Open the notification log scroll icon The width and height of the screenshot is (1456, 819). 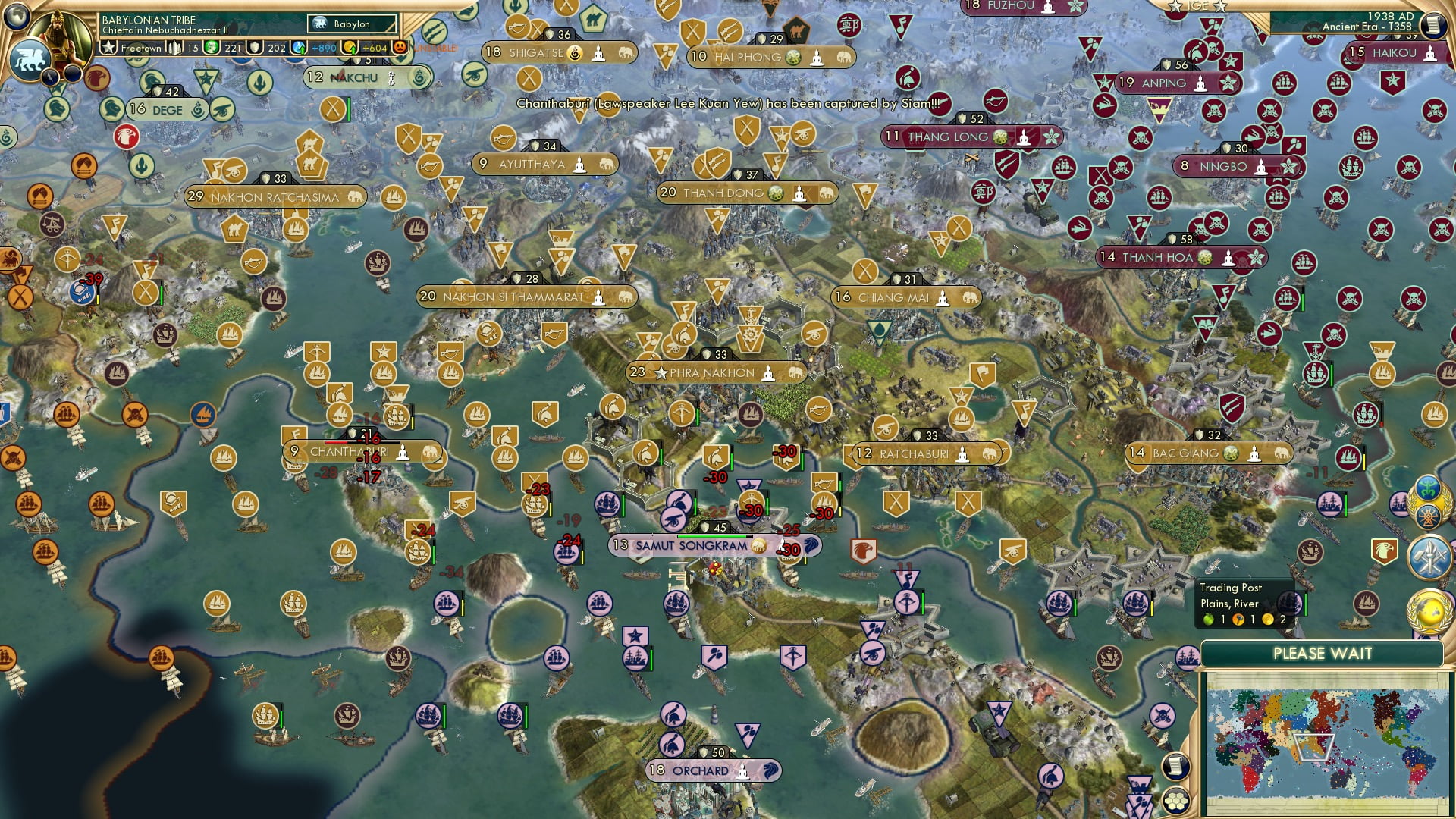point(1175,766)
